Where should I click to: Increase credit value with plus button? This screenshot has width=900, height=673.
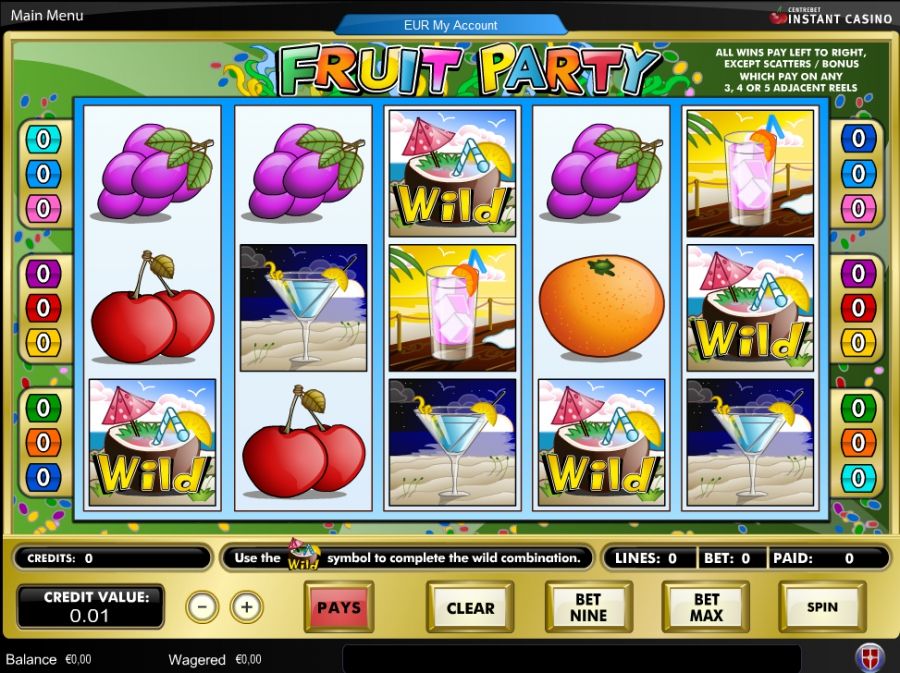(x=246, y=606)
